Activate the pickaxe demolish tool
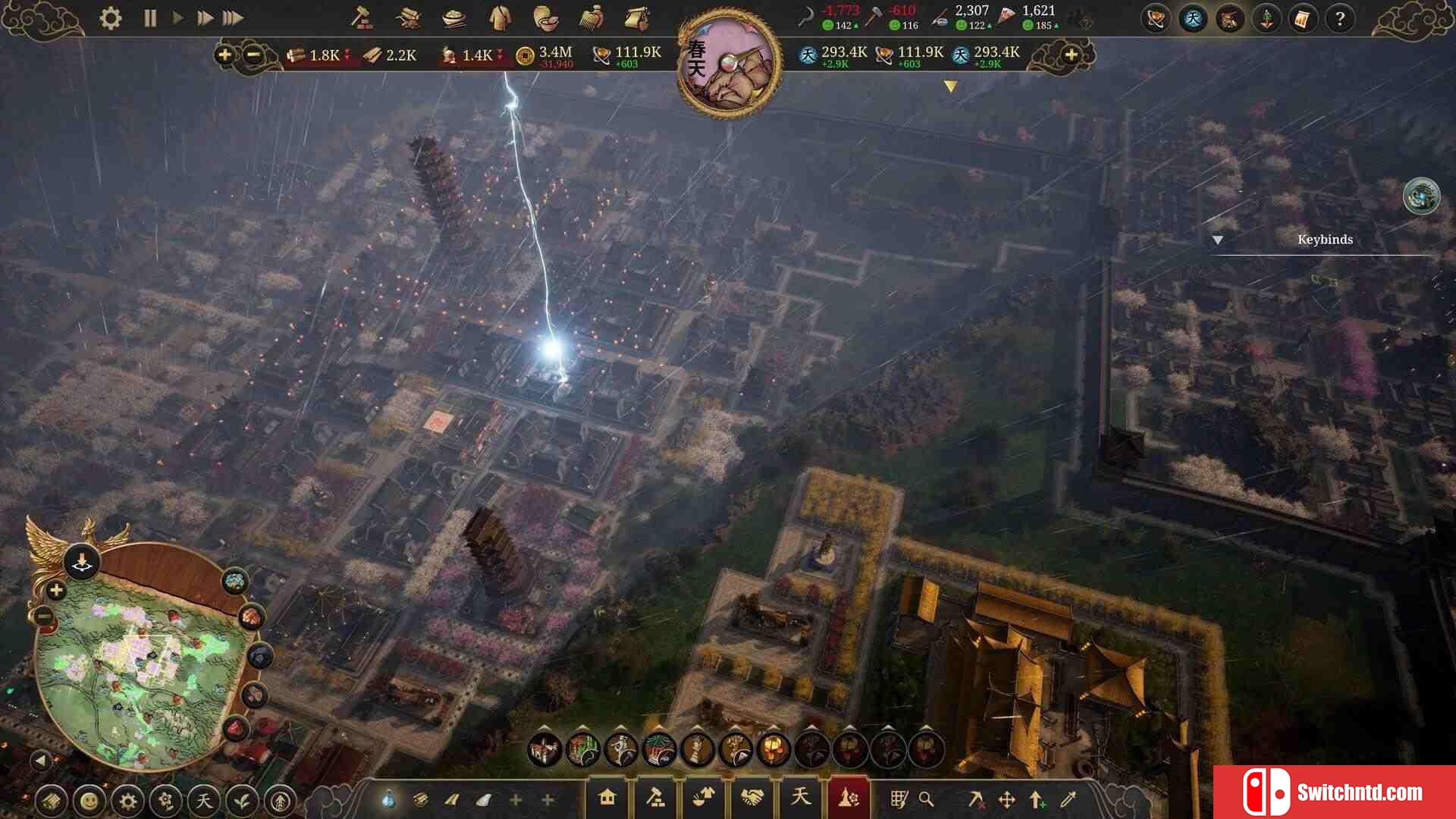 tap(975, 799)
